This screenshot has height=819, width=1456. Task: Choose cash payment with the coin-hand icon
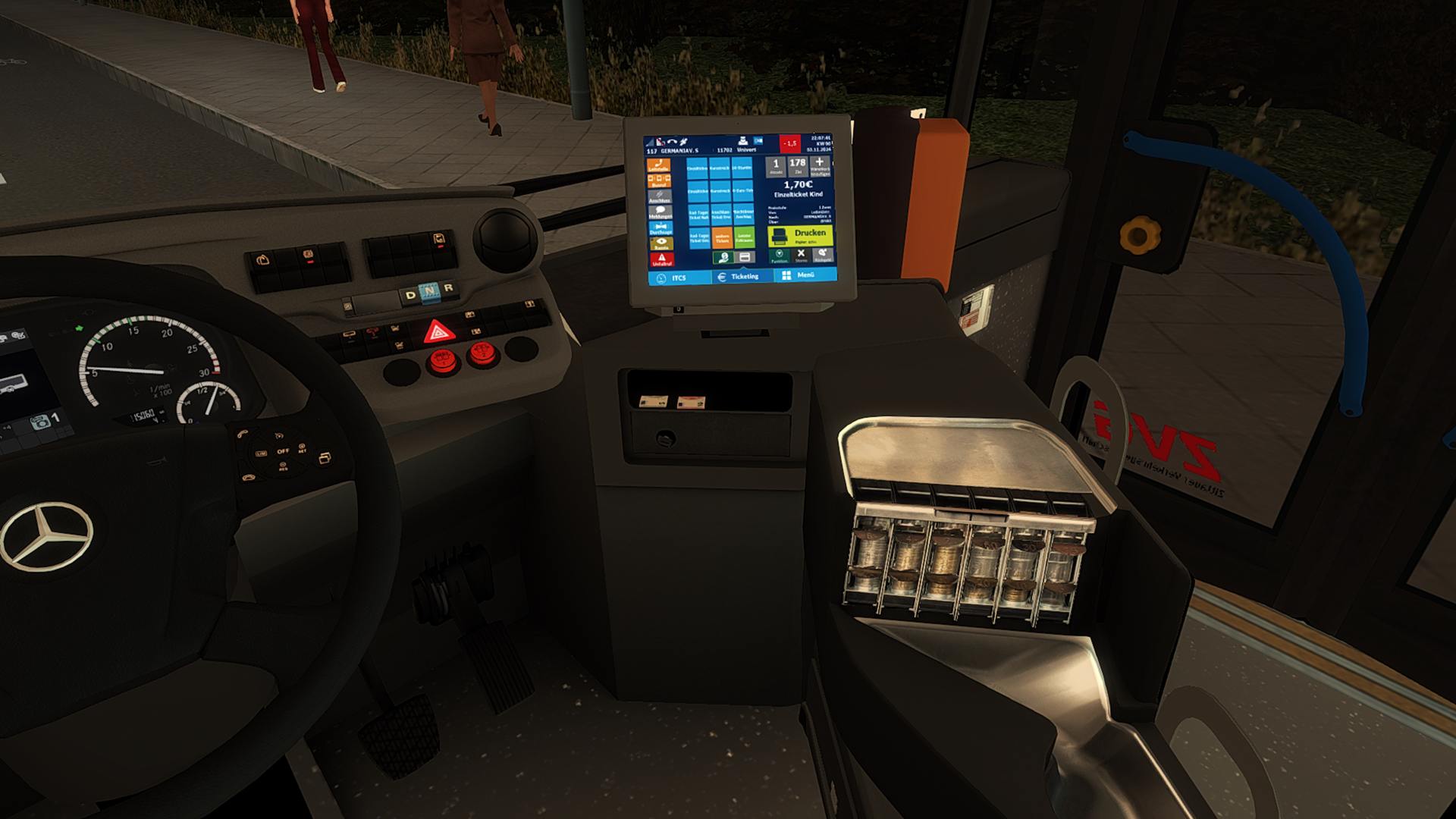coord(723,259)
